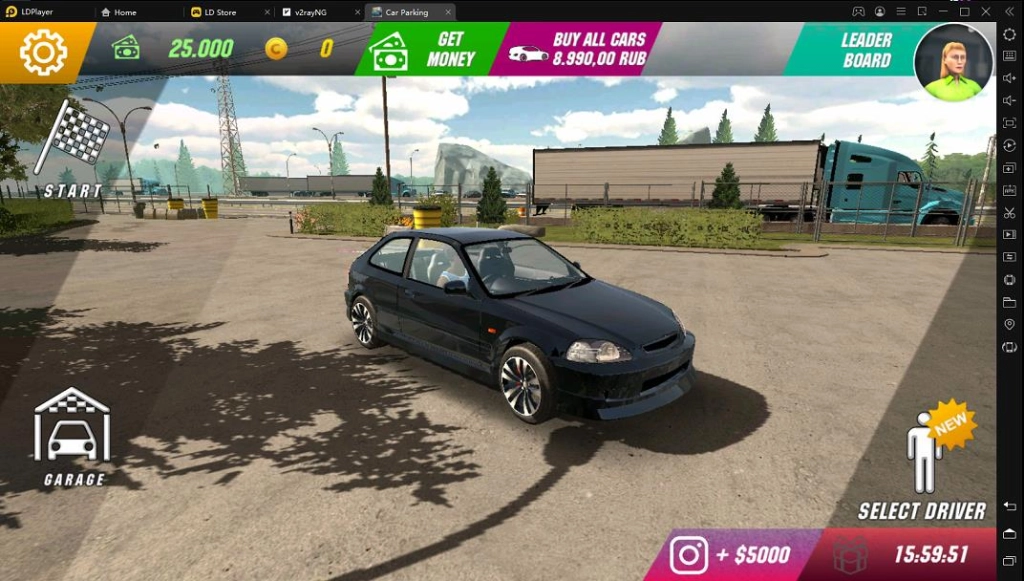Open the settings gear menu

pos(43,52)
